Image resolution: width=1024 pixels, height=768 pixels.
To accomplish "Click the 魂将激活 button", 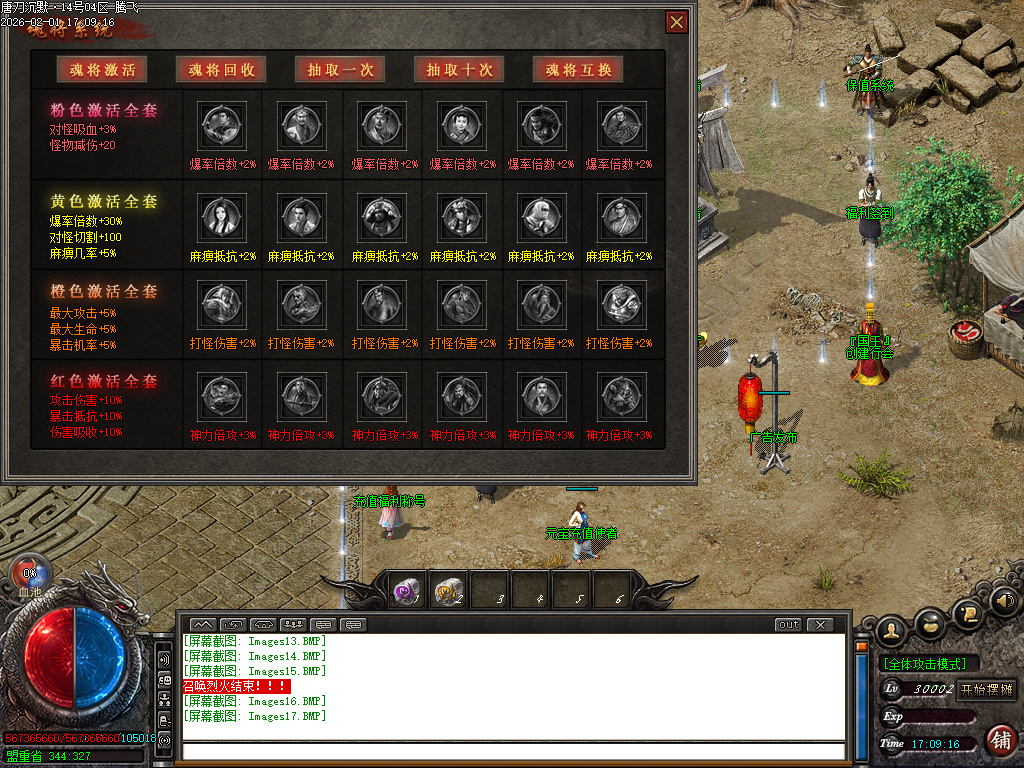I will [x=102, y=69].
